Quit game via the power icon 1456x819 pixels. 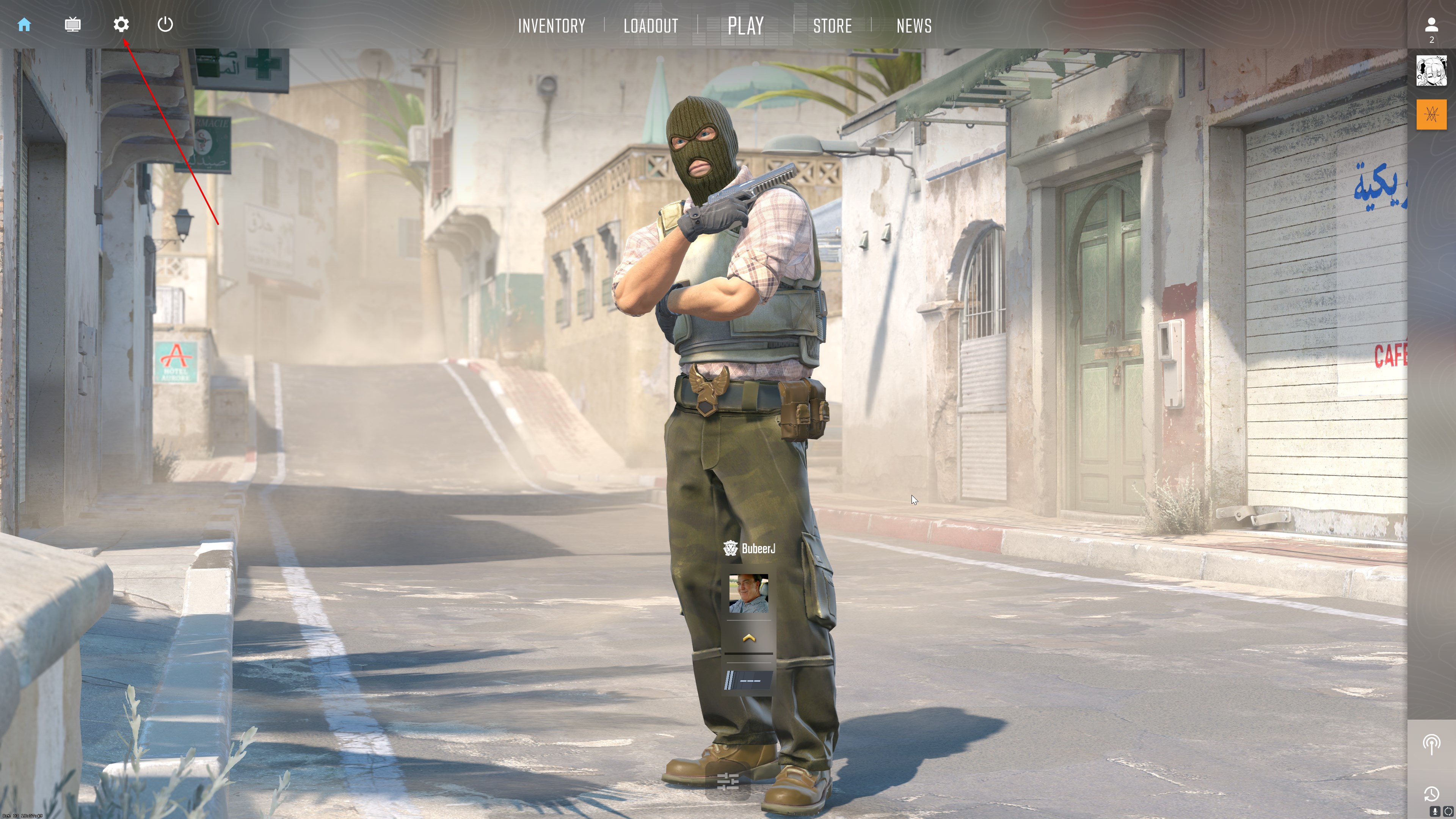[165, 24]
